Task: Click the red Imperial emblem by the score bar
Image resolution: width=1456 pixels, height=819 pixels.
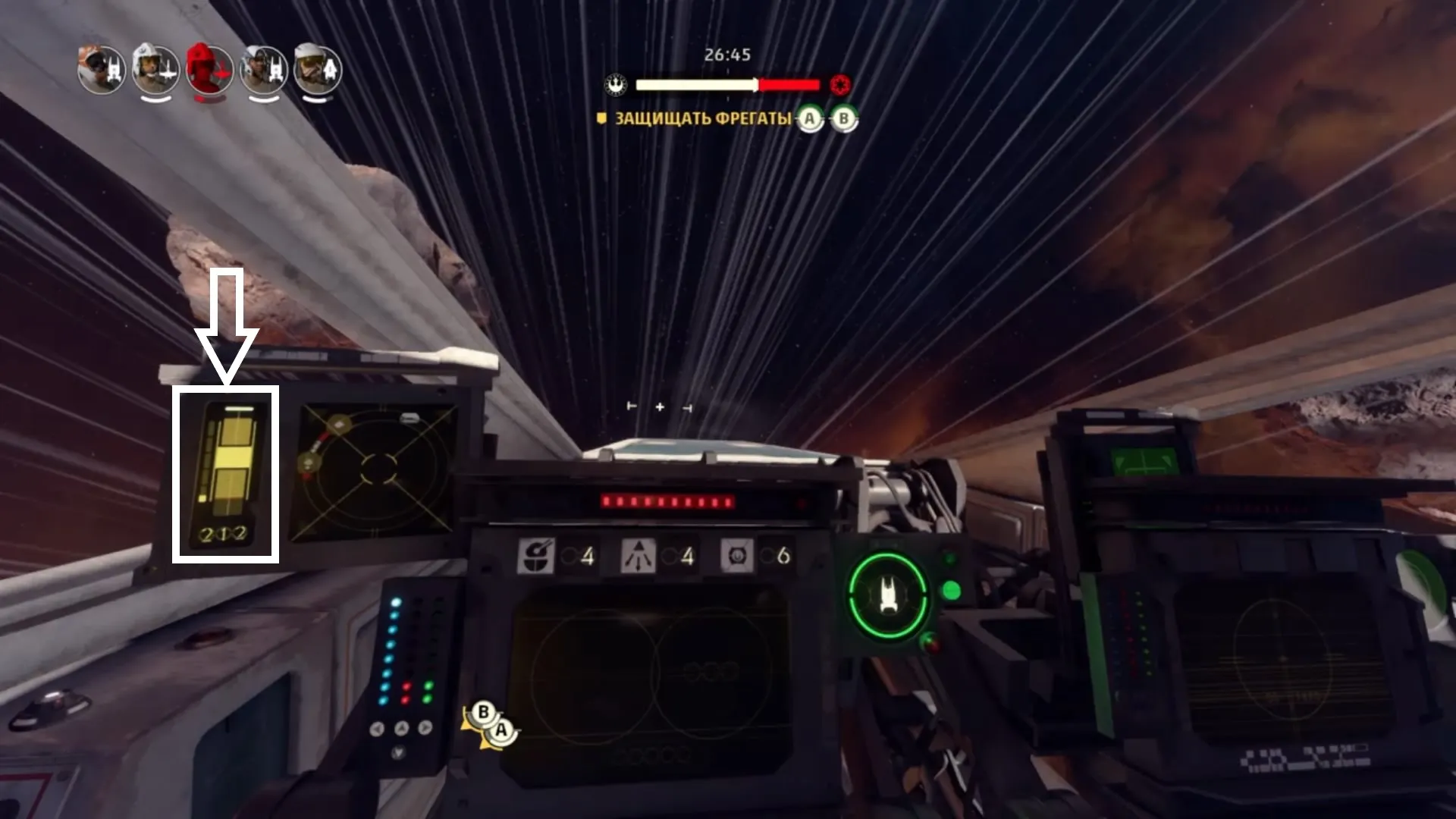Action: pos(839,85)
